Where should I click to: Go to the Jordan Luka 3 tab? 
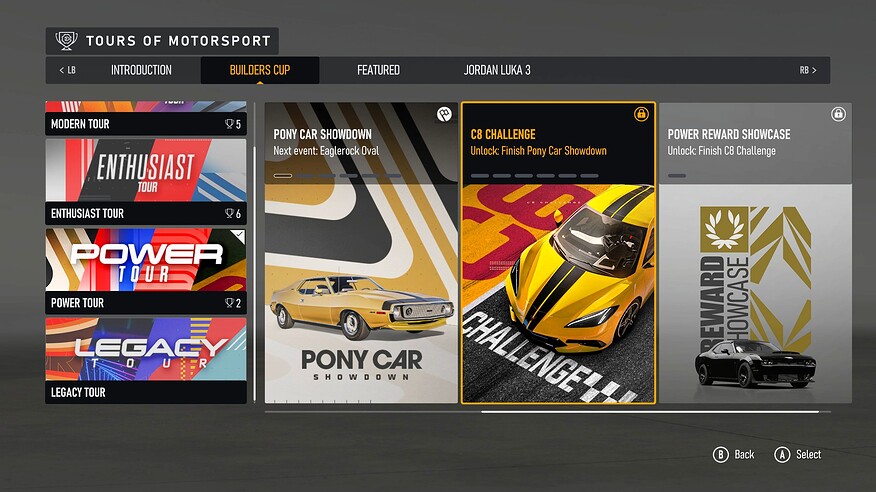(x=497, y=70)
